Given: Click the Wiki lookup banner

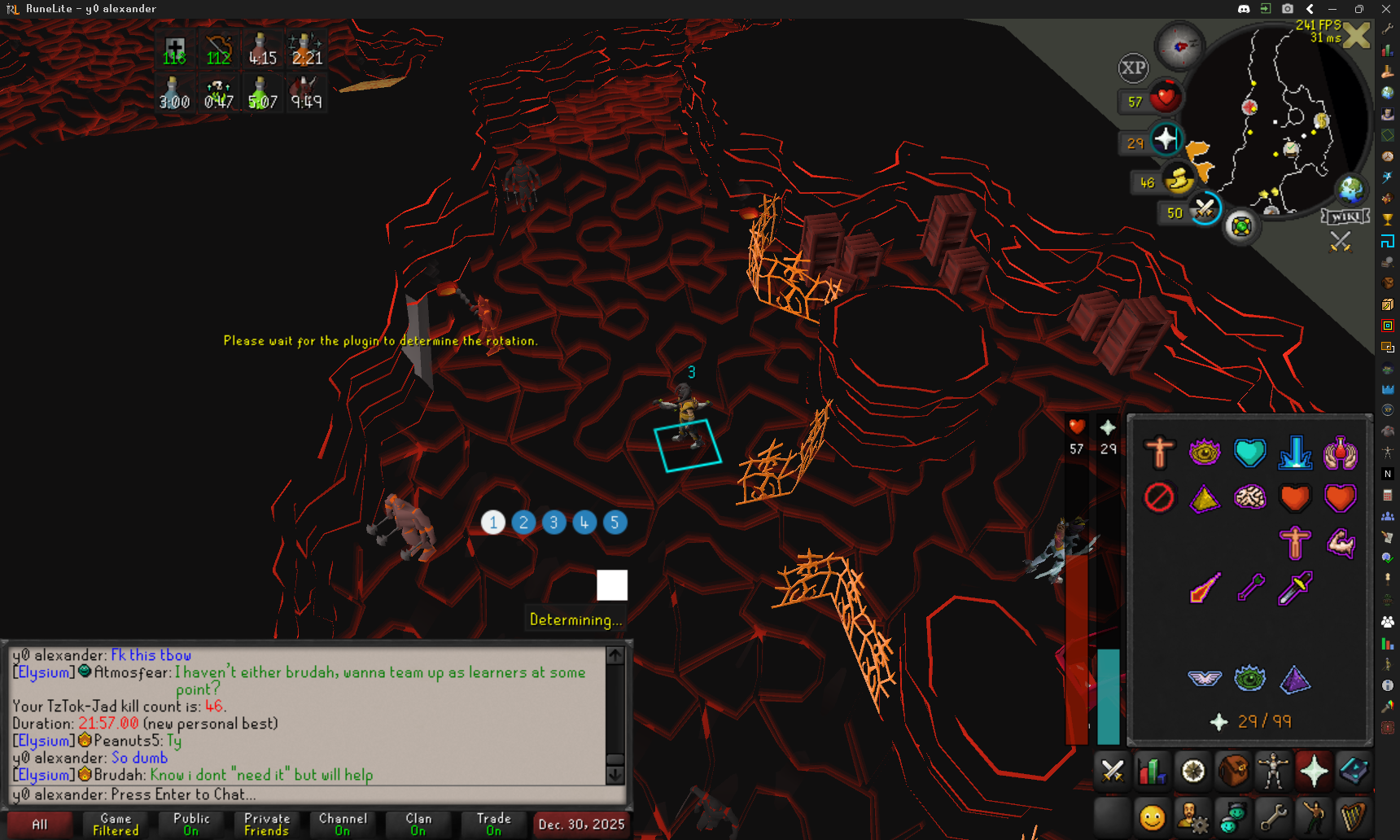Looking at the screenshot, I should (1345, 217).
